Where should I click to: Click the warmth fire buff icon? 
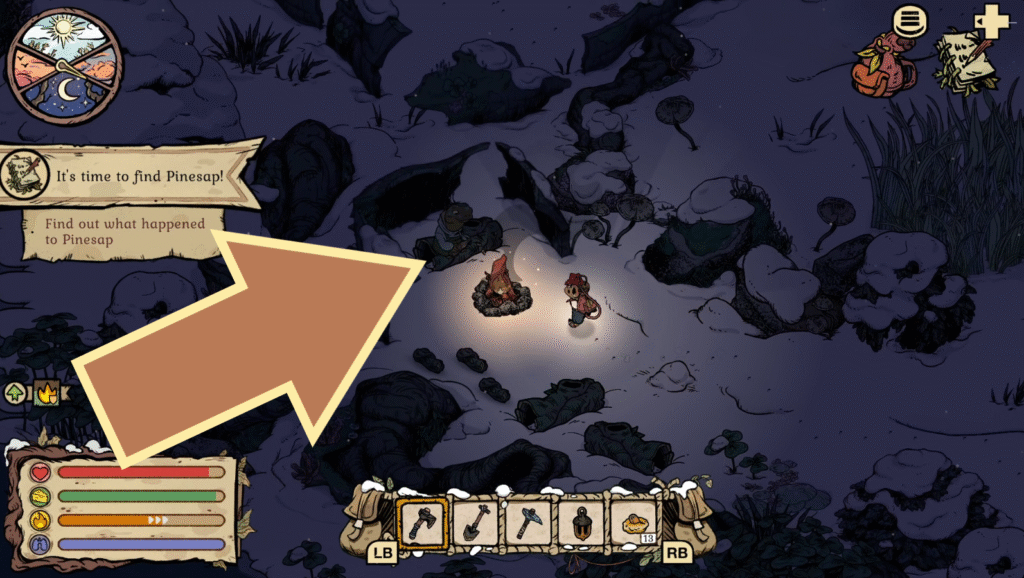coord(45,393)
